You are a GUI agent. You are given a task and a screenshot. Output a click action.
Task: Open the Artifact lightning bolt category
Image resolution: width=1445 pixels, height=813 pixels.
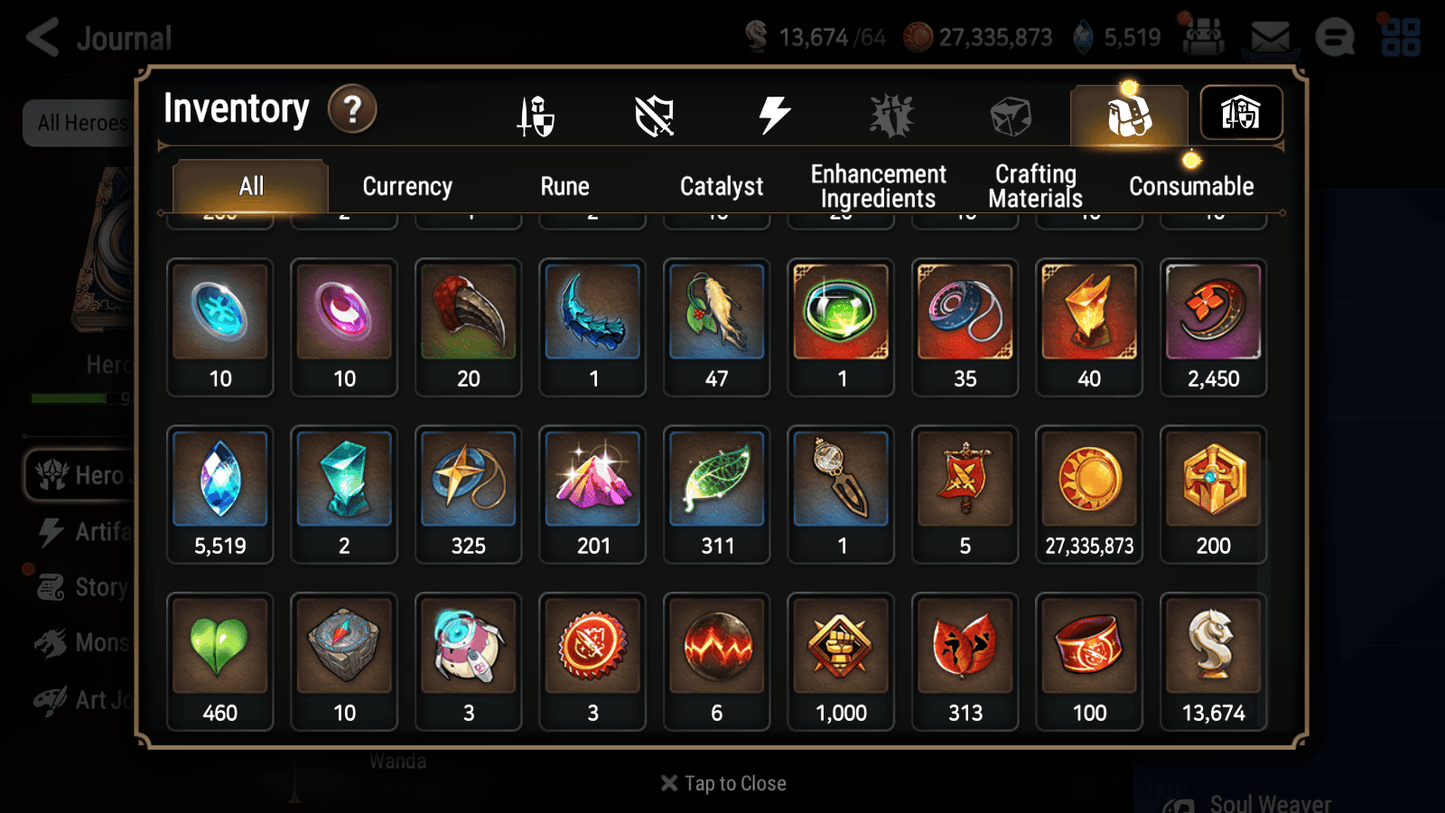click(x=775, y=113)
